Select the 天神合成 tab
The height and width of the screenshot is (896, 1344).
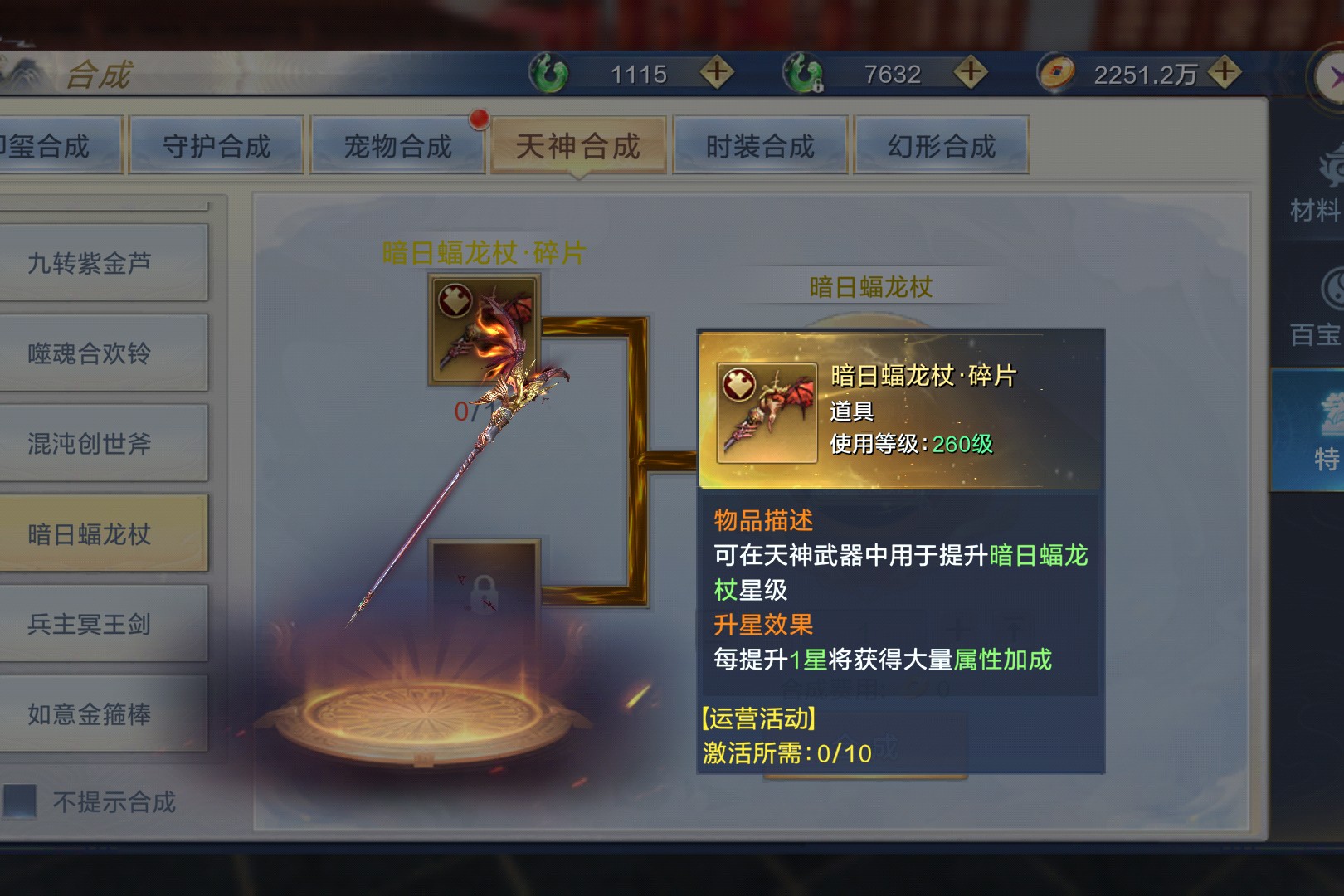coord(578,146)
